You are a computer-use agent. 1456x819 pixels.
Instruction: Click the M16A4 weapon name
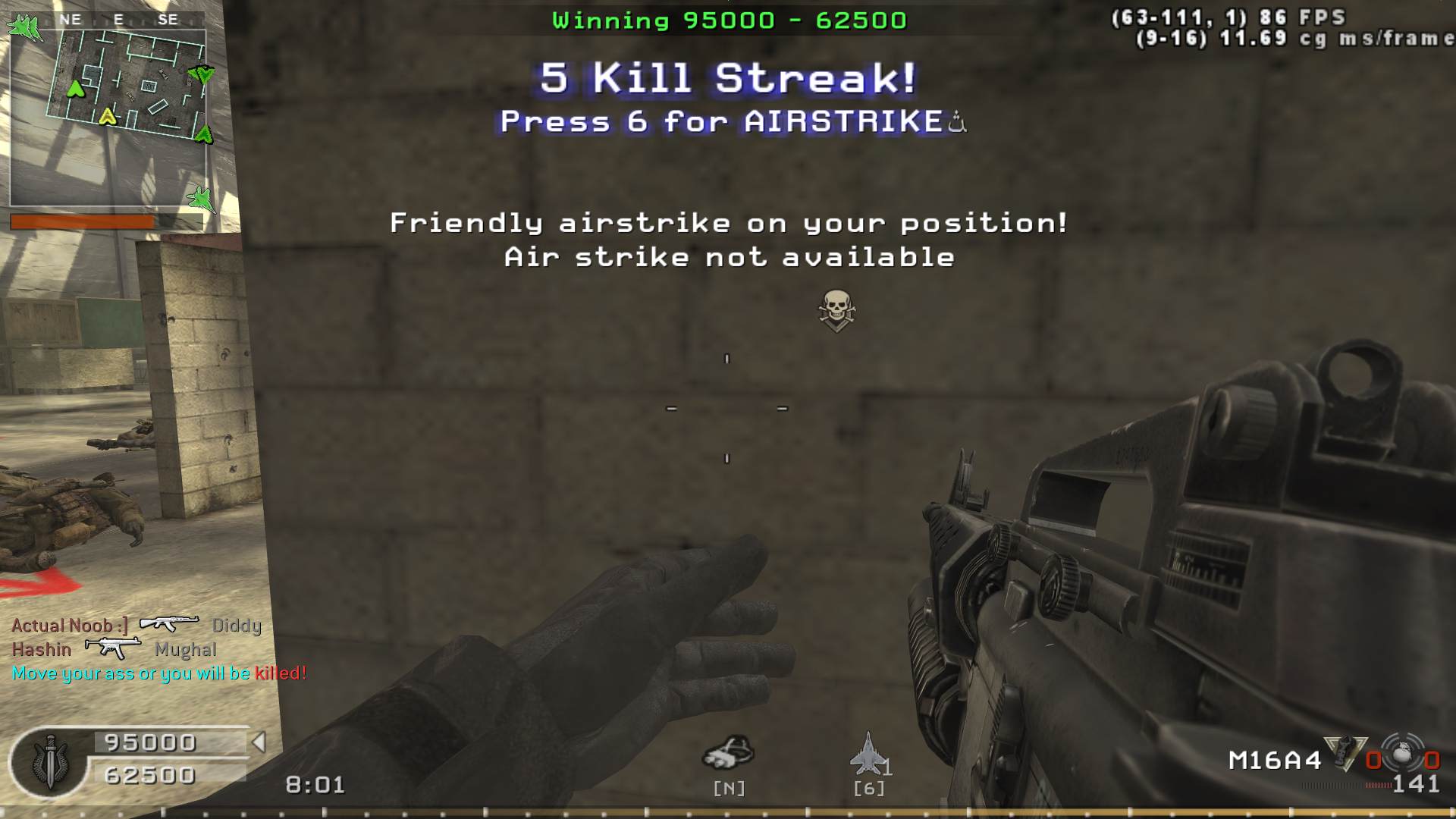1275,760
